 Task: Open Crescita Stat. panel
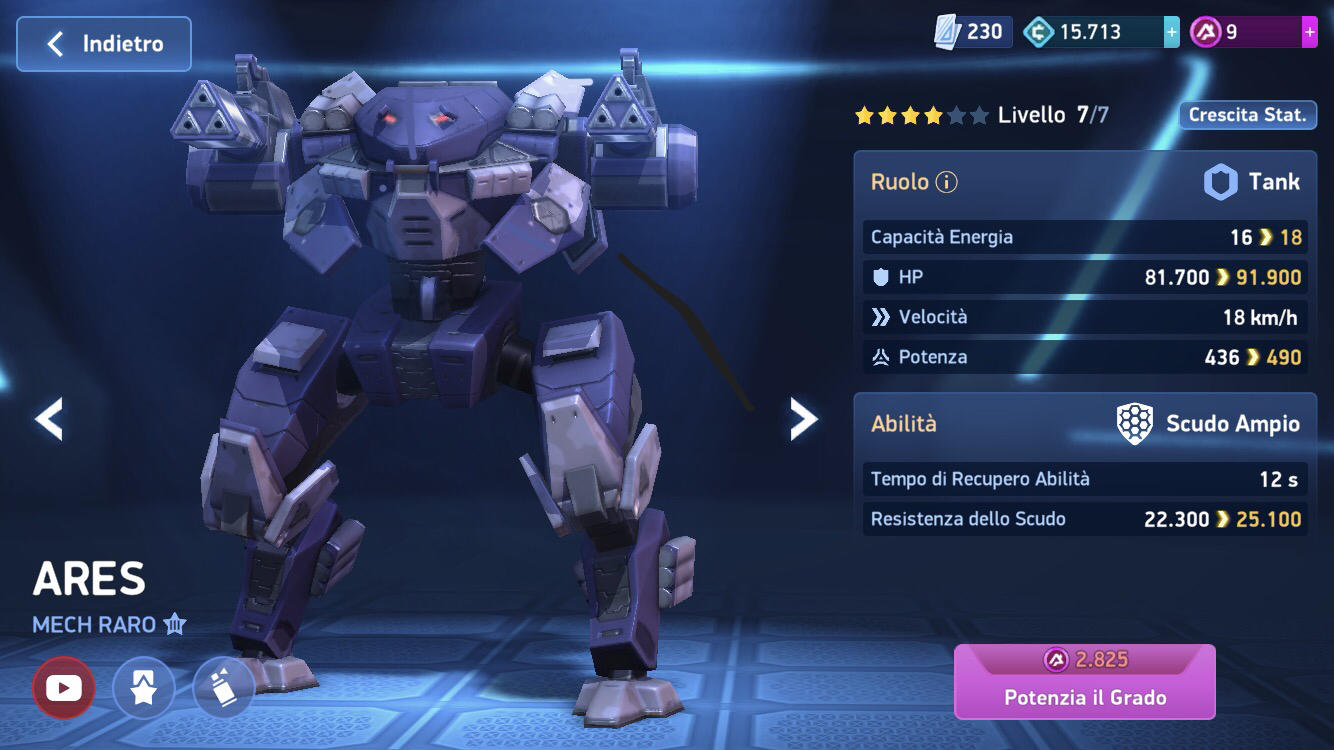[1247, 115]
